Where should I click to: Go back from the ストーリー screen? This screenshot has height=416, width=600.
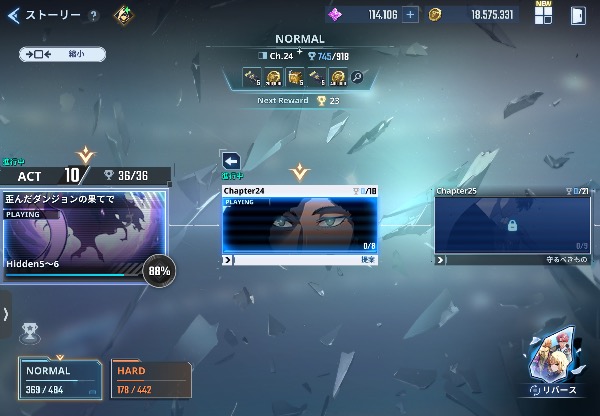pos(12,15)
